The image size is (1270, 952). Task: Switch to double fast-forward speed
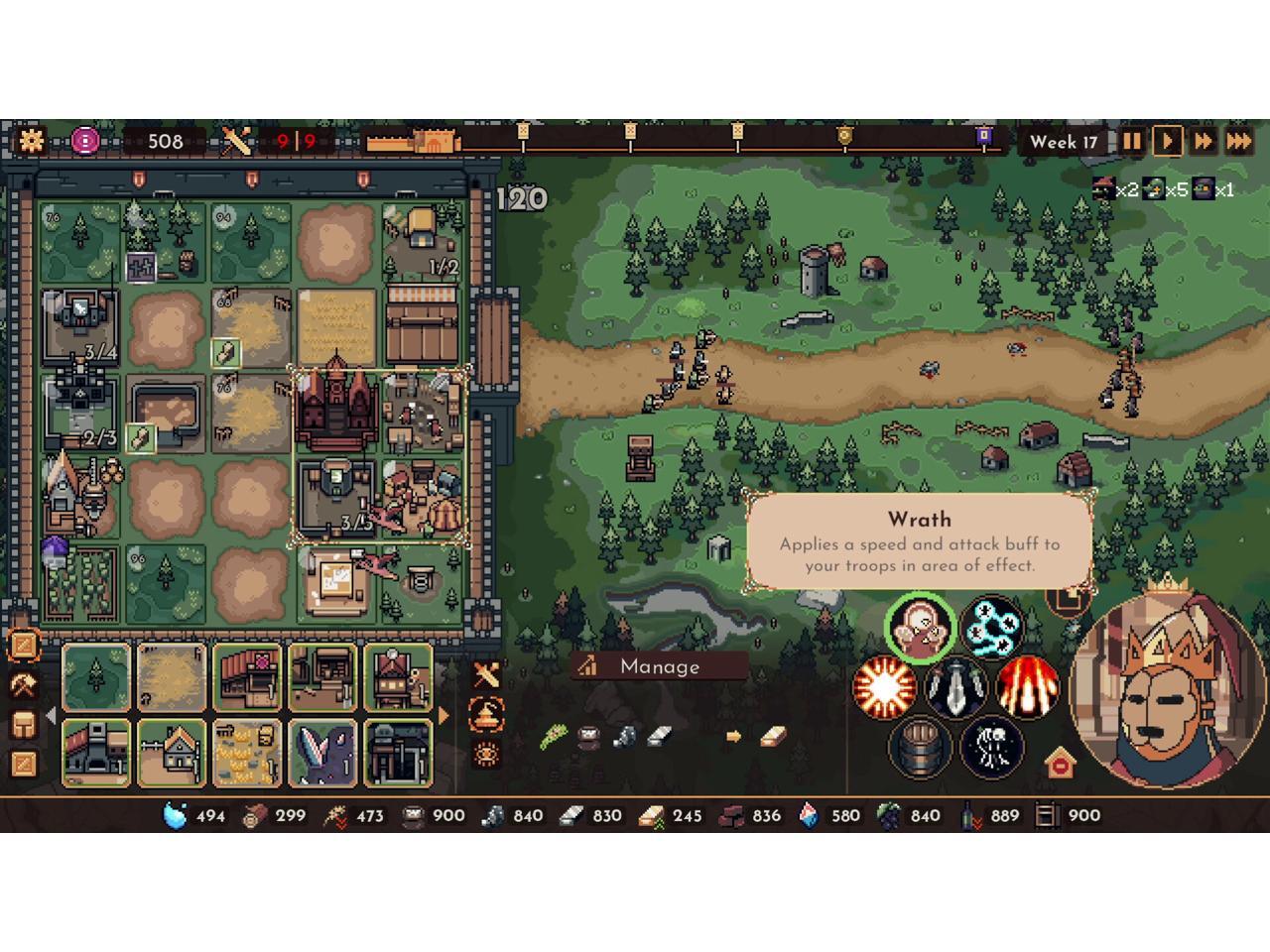tap(1204, 141)
